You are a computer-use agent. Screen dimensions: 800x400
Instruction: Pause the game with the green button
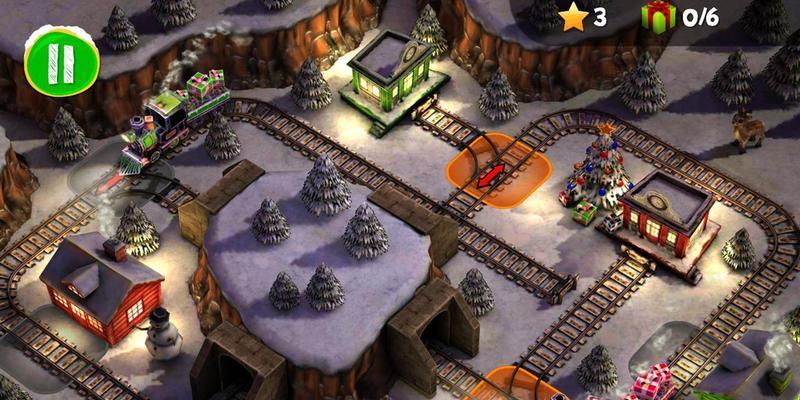click(63, 64)
